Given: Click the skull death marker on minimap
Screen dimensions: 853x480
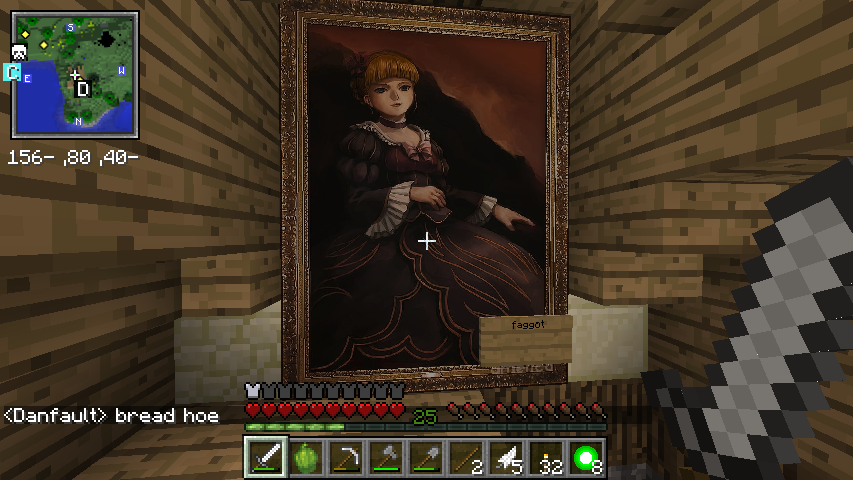Looking at the screenshot, I should pyautogui.click(x=19, y=52).
